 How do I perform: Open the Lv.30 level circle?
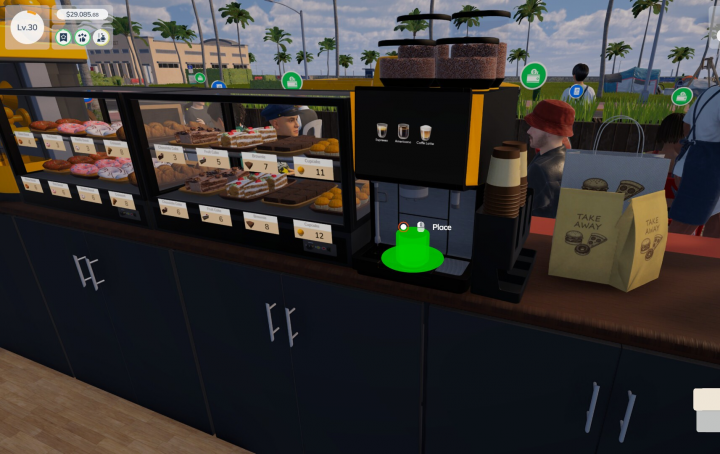coord(27,27)
